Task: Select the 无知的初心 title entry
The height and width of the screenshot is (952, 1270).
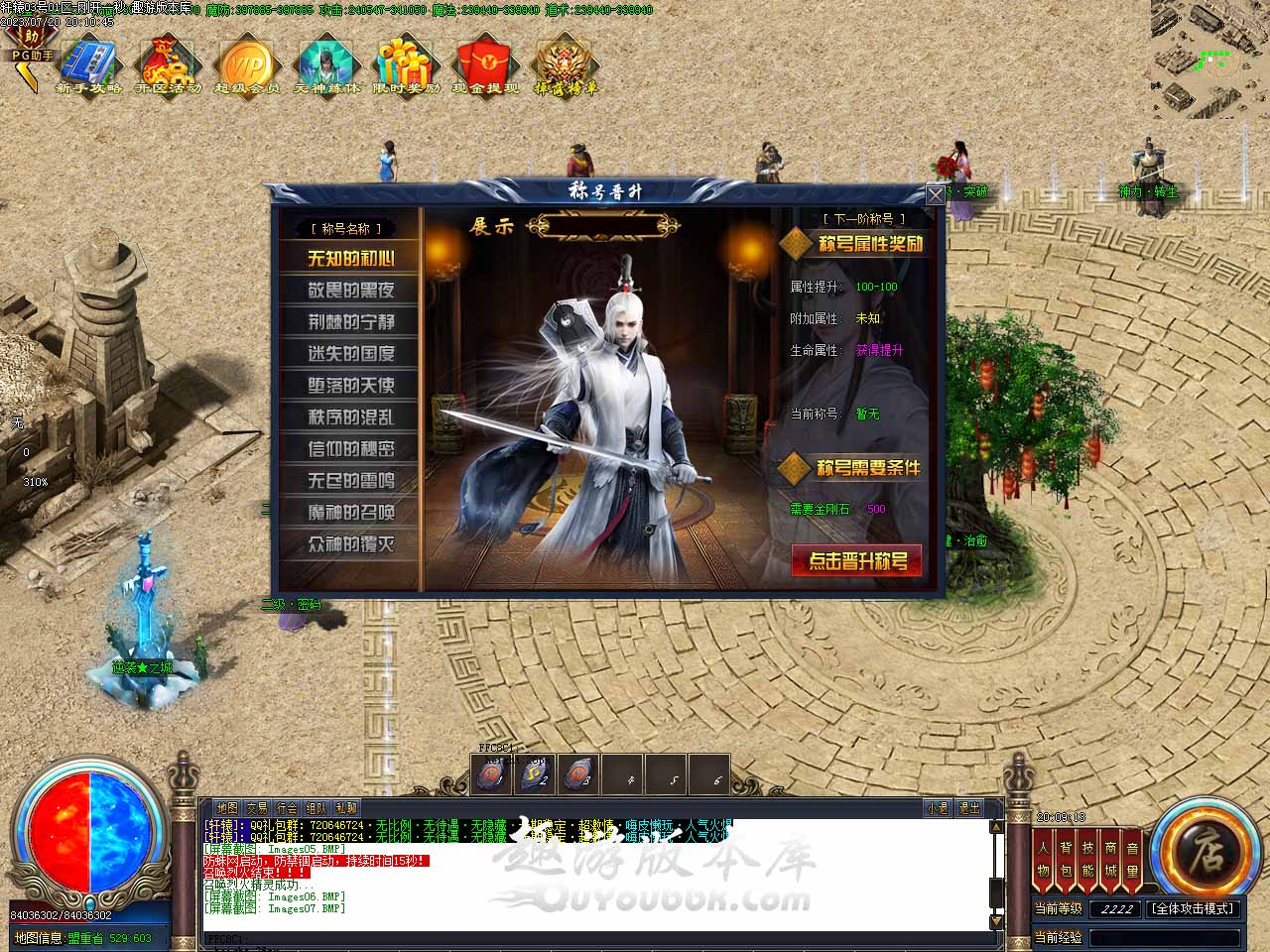Action: (350, 259)
